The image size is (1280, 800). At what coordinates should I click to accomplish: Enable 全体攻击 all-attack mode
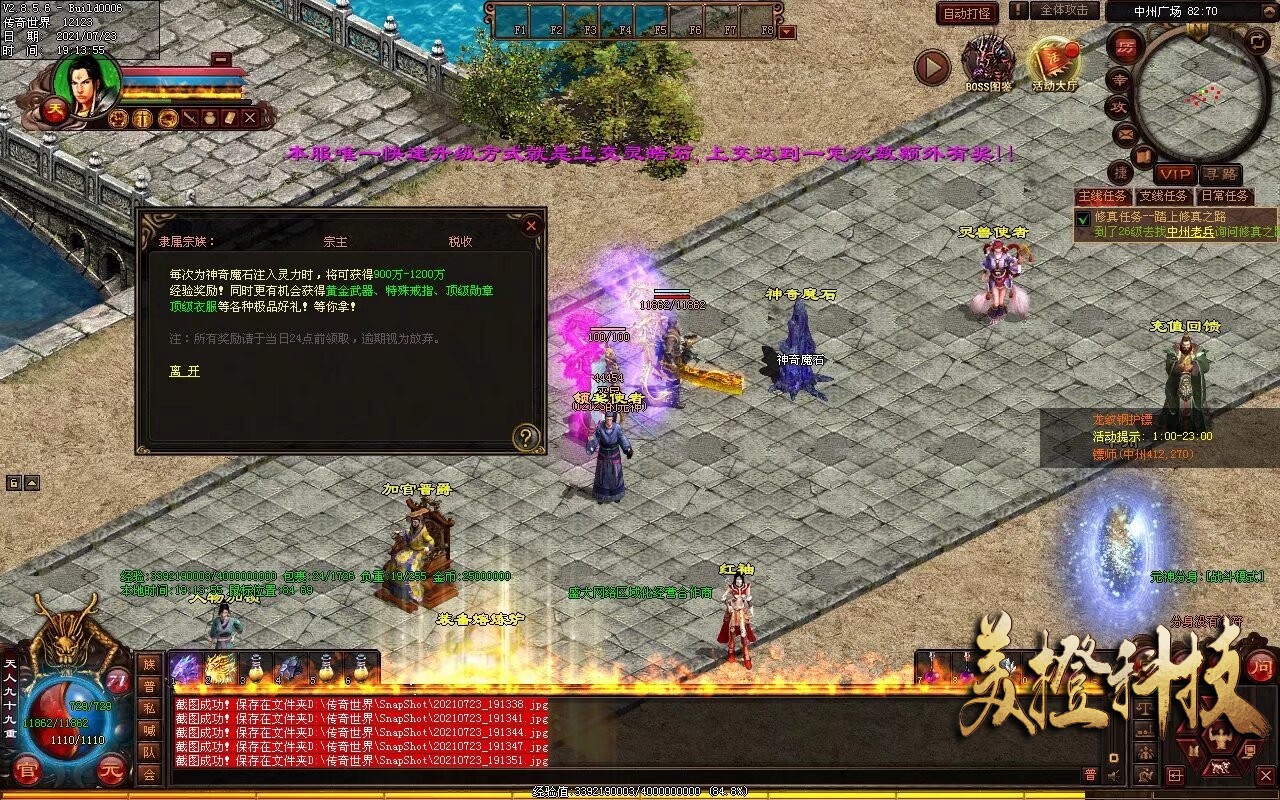[x=1063, y=11]
